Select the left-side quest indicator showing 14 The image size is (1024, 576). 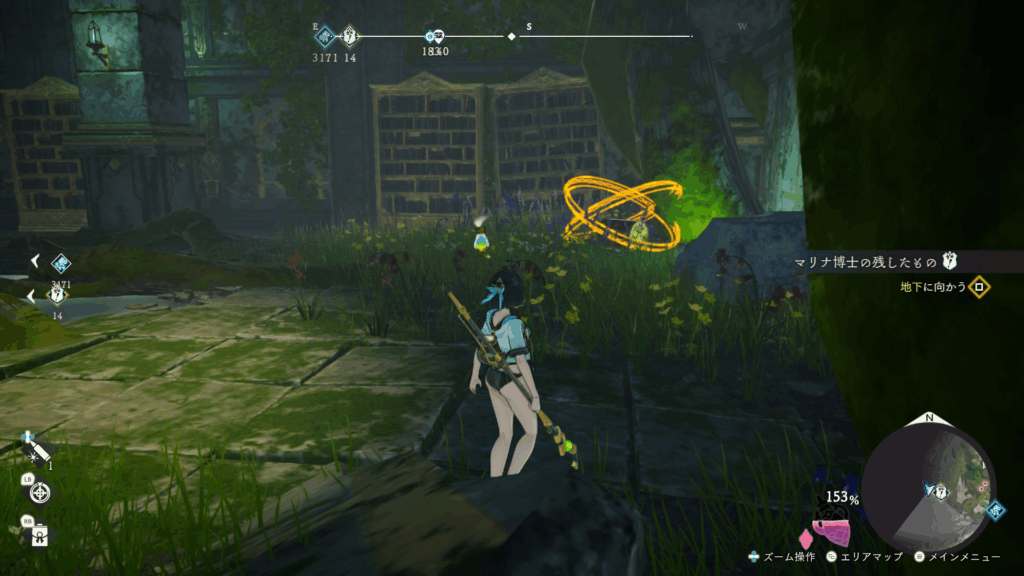click(x=58, y=296)
